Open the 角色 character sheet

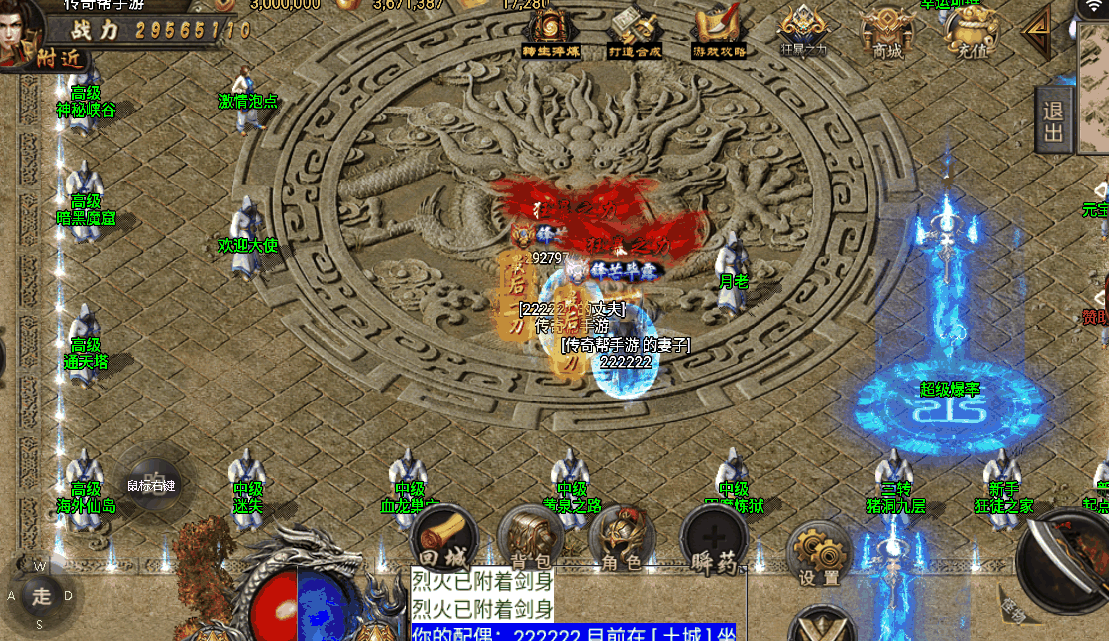click(621, 542)
